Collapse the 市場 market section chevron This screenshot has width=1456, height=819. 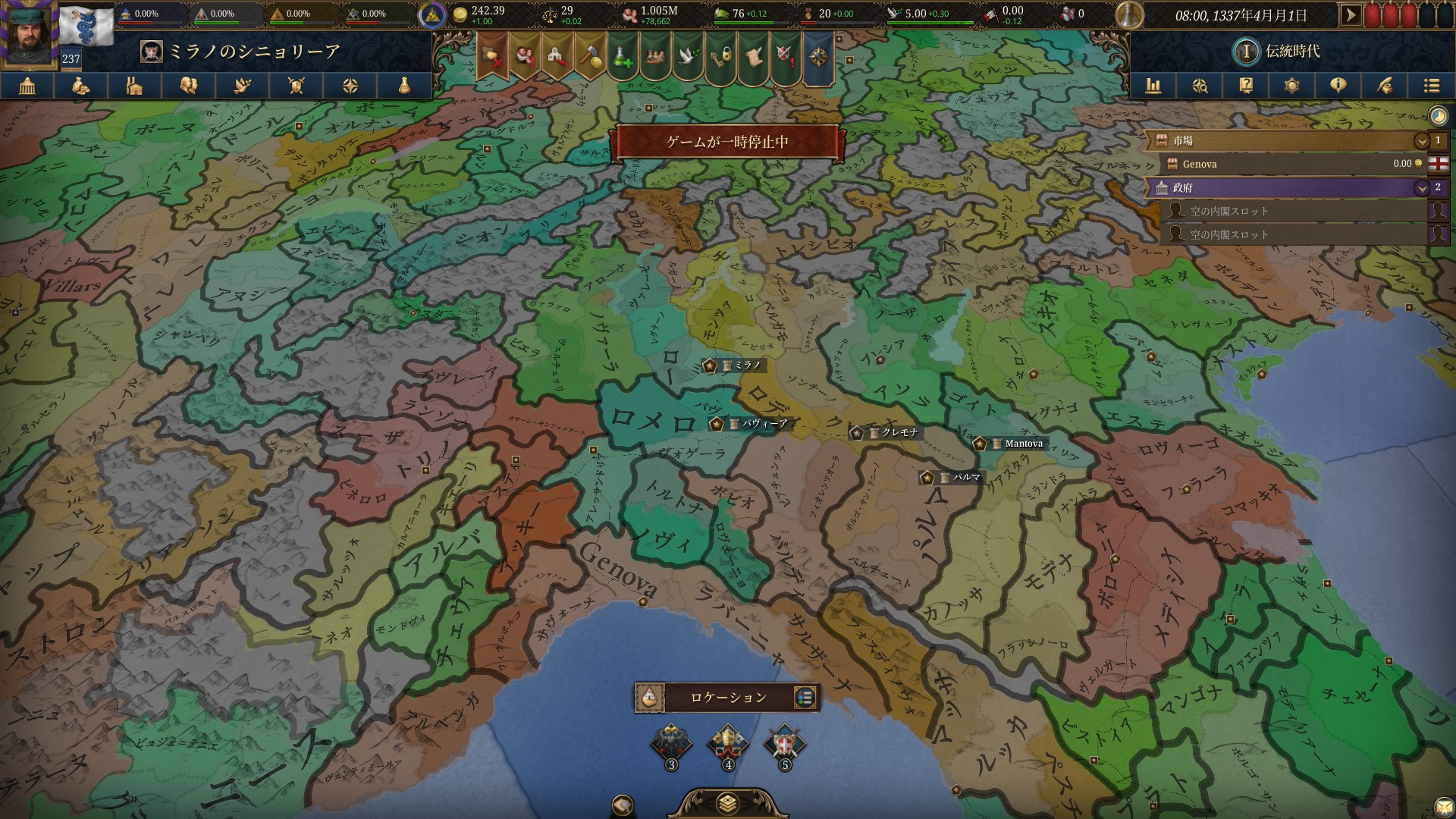[x=1420, y=141]
